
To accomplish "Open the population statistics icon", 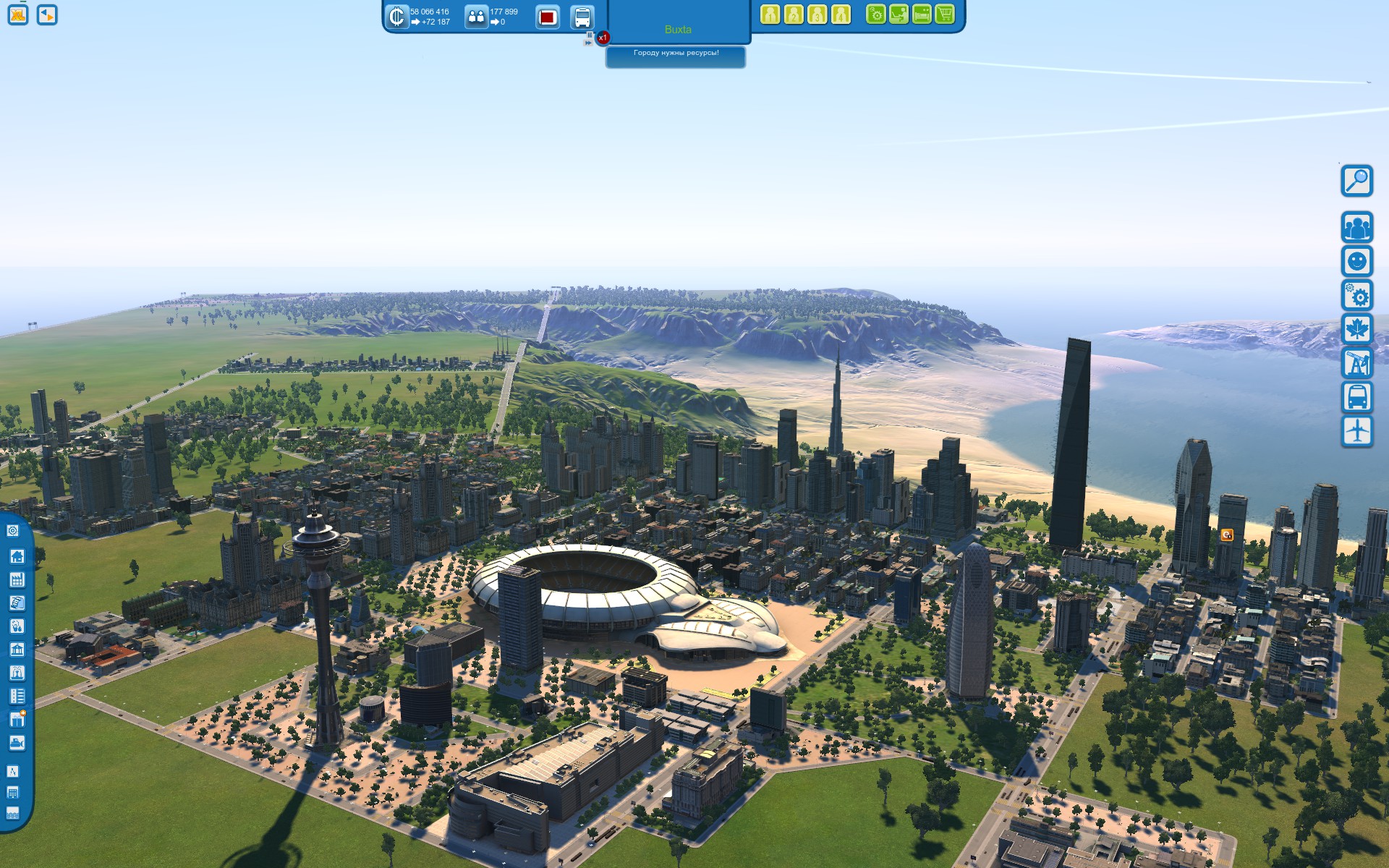I will [x=476, y=17].
